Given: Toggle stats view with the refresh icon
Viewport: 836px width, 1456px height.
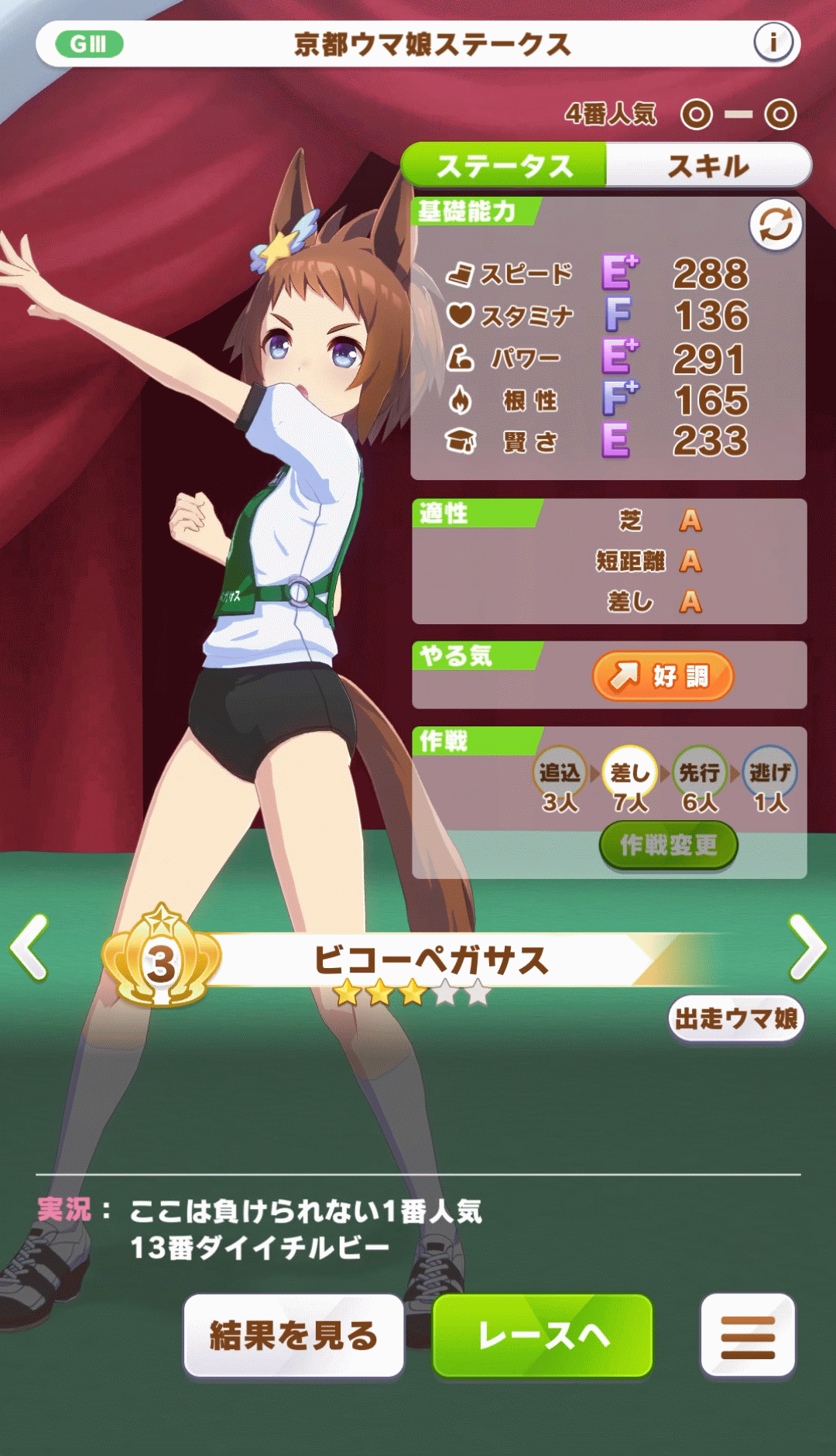Looking at the screenshot, I should tap(776, 225).
